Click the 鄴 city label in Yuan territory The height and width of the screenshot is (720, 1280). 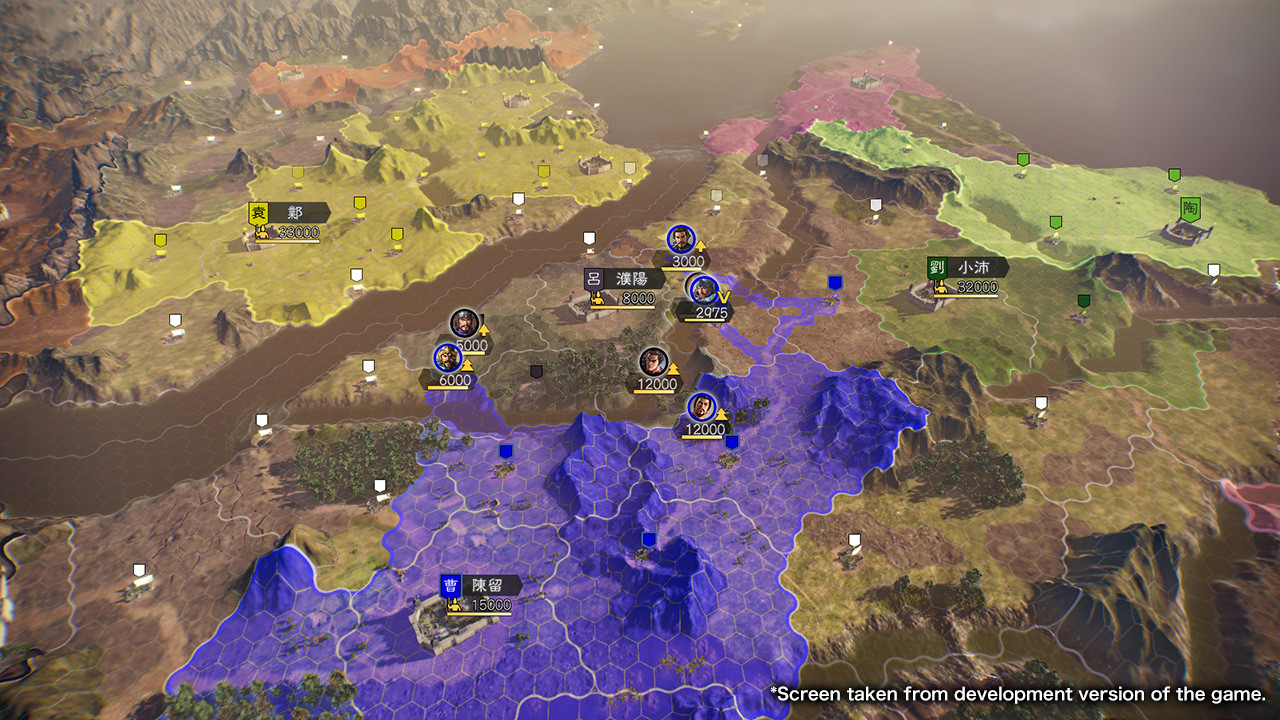[294, 211]
